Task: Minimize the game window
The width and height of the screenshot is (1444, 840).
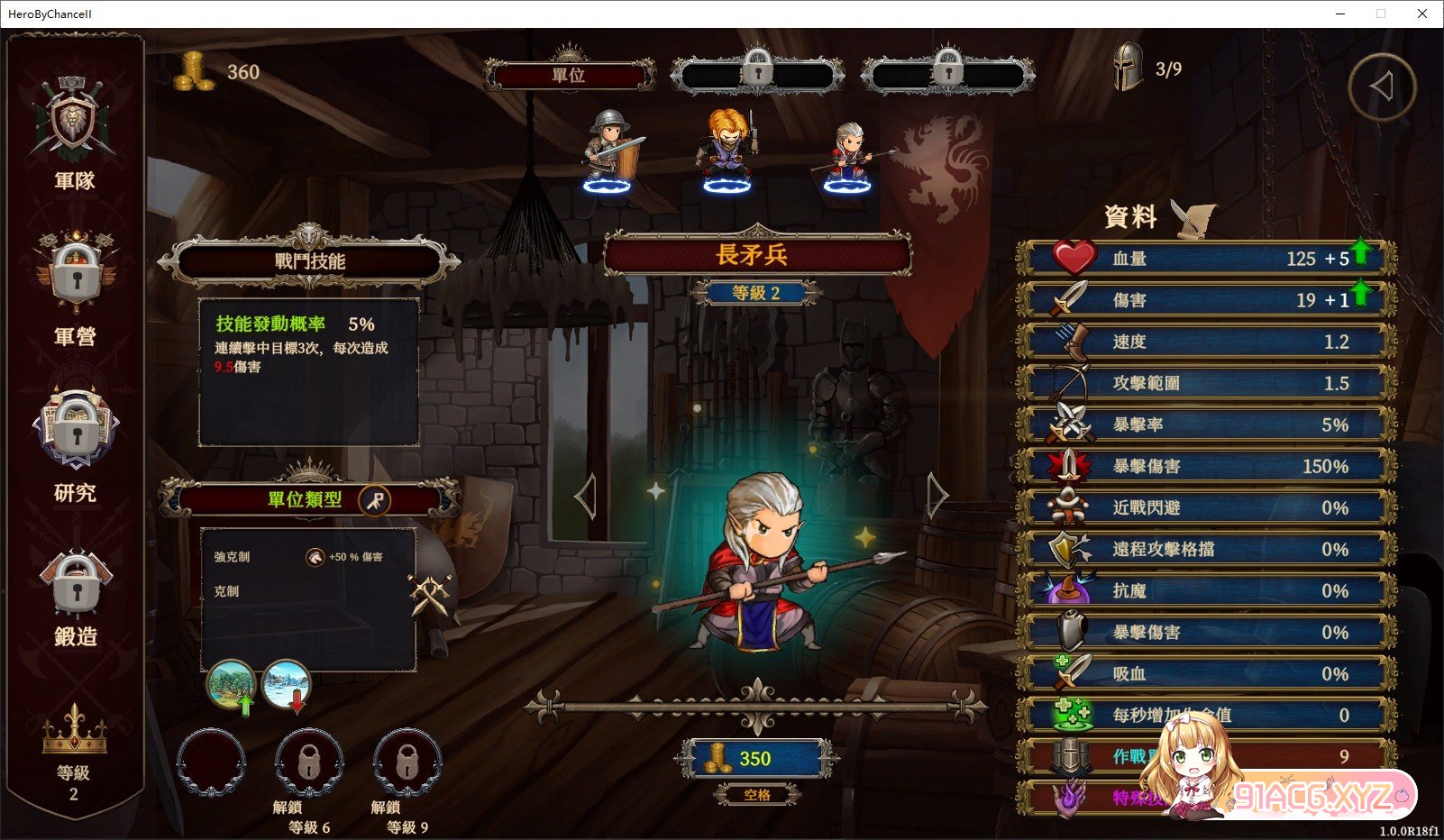Action: coord(1339,14)
